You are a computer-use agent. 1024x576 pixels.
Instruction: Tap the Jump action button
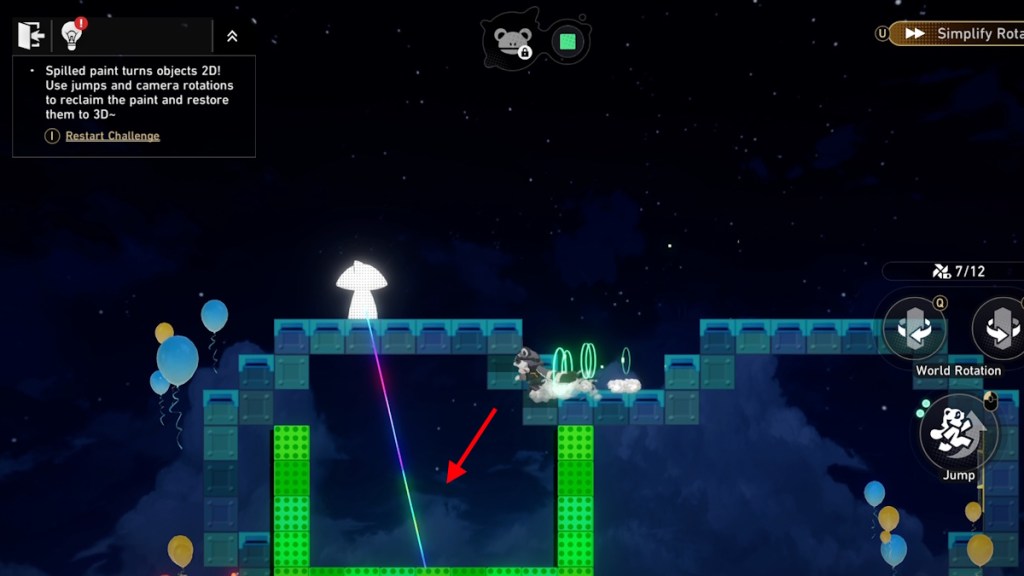tap(957, 432)
